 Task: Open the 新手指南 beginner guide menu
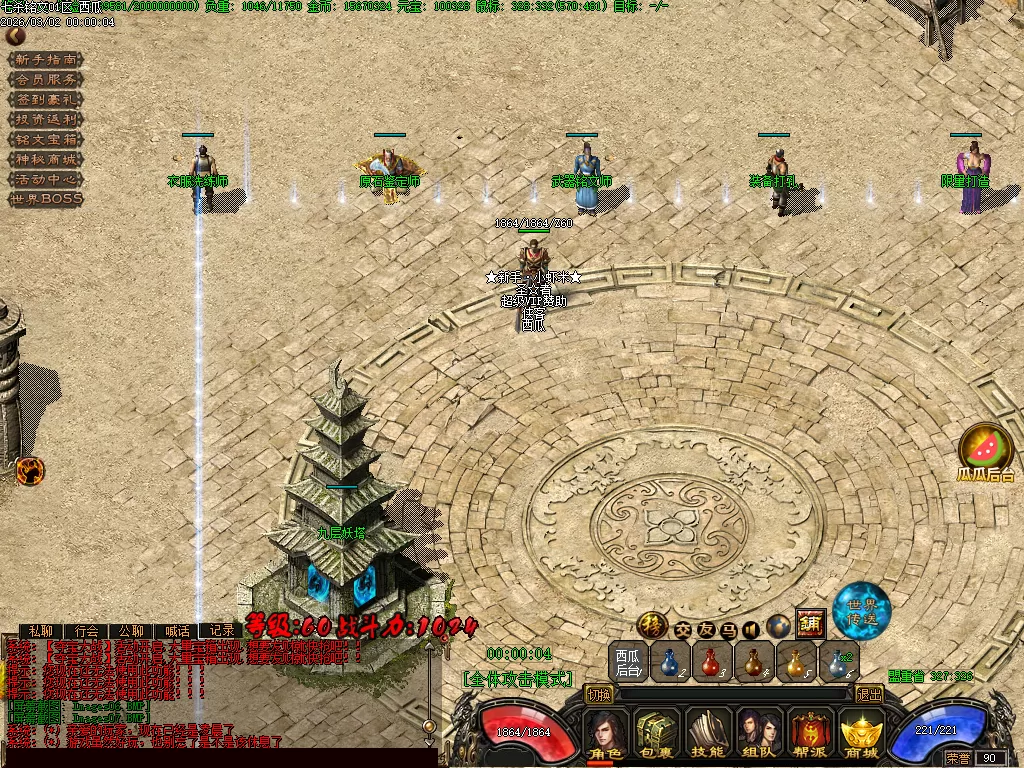point(46,59)
